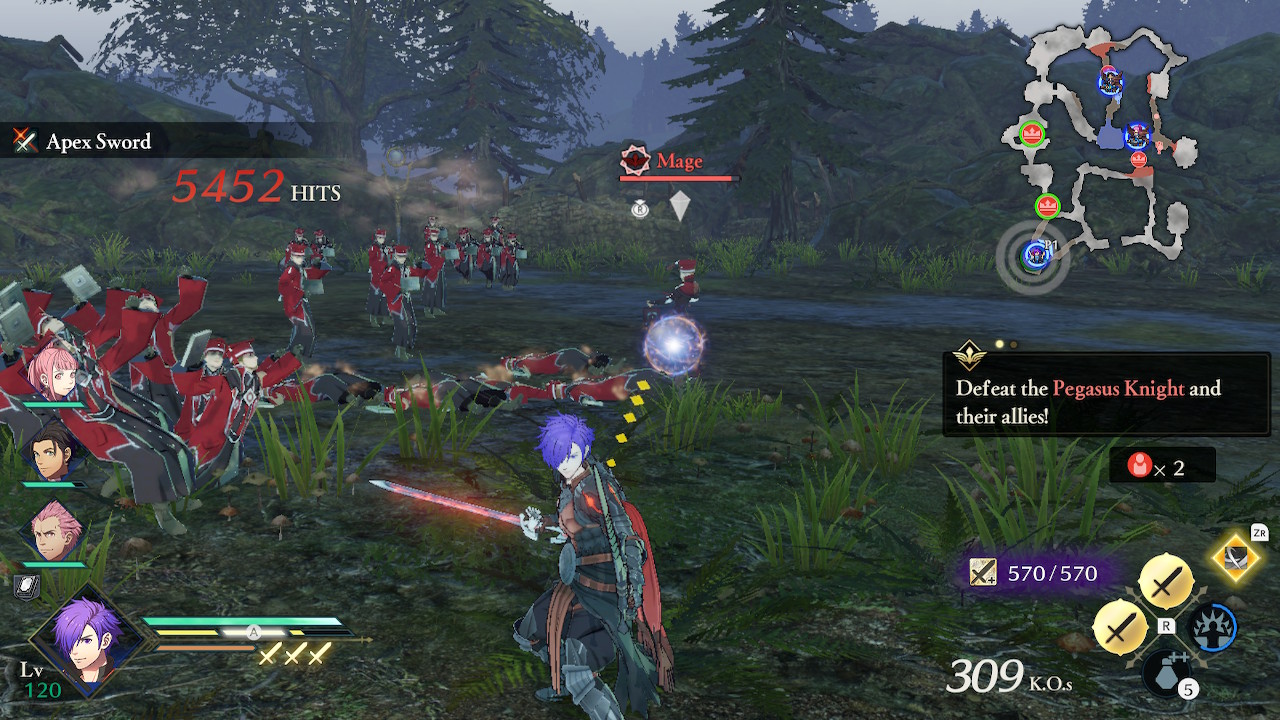
Task: Click the crossed swords Apex Sword icon
Action: coord(24,142)
